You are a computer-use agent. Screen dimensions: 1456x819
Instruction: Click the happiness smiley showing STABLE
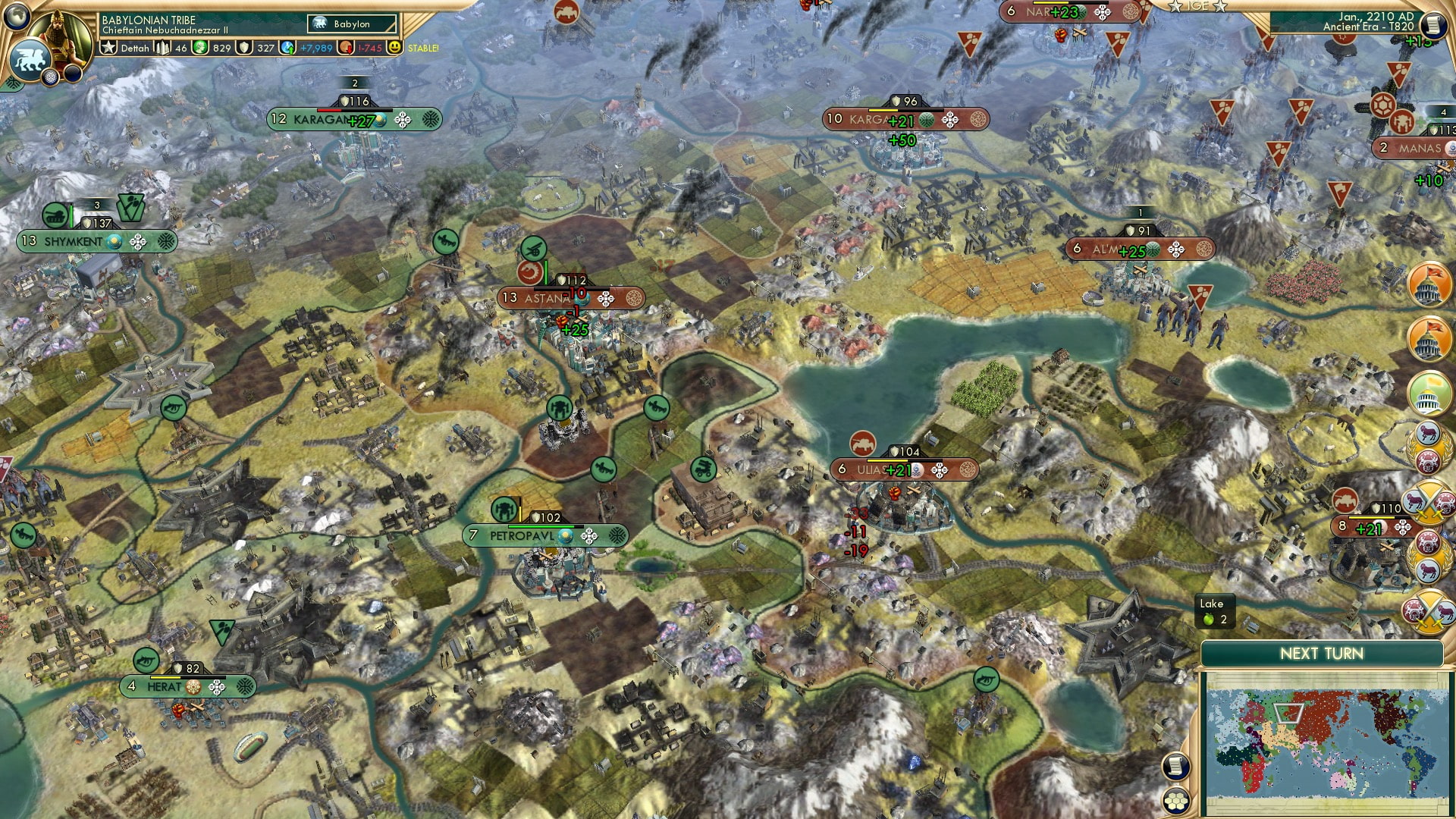[394, 47]
